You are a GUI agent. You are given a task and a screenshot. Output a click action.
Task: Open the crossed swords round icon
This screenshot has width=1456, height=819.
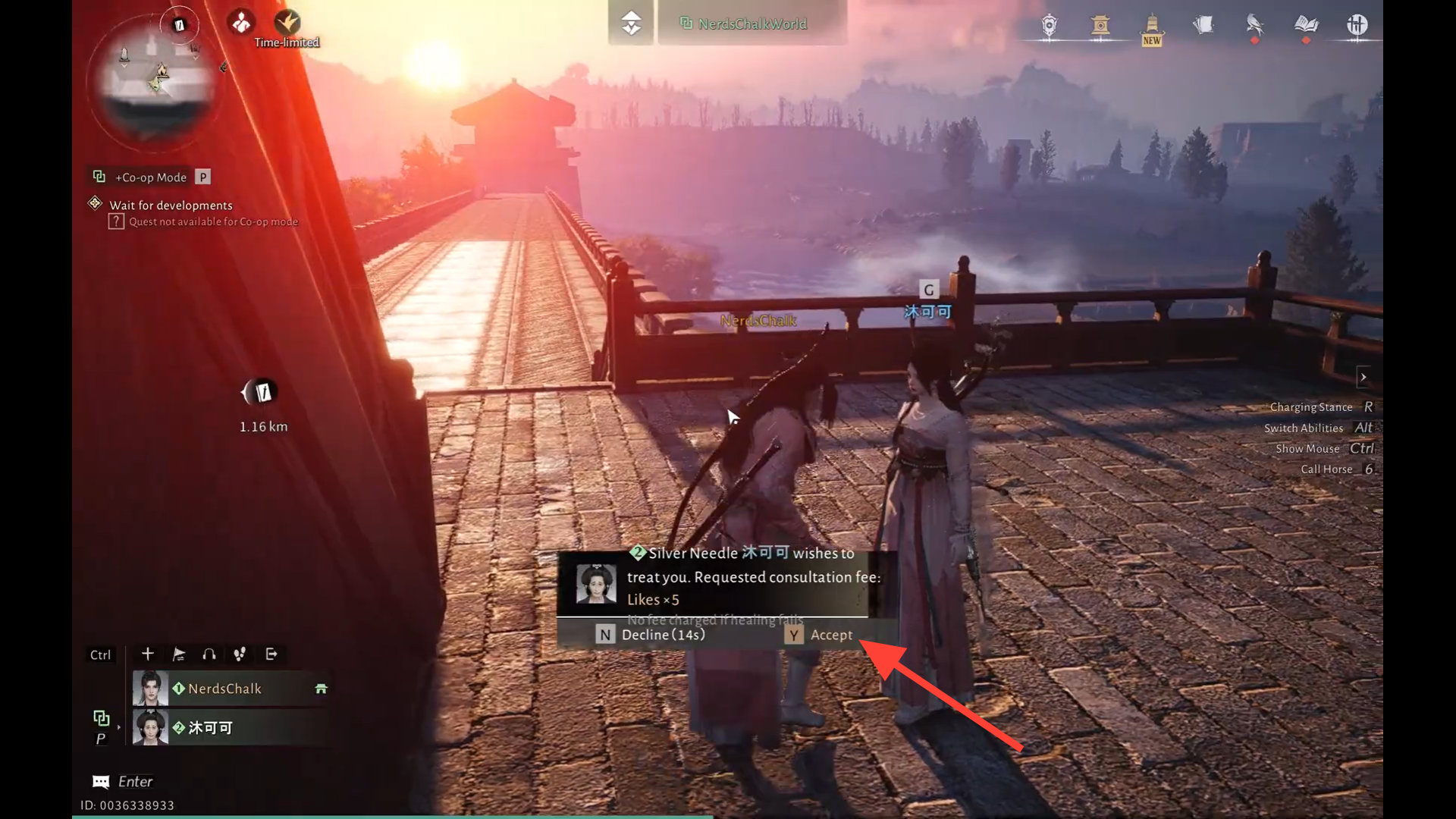coord(1357,26)
